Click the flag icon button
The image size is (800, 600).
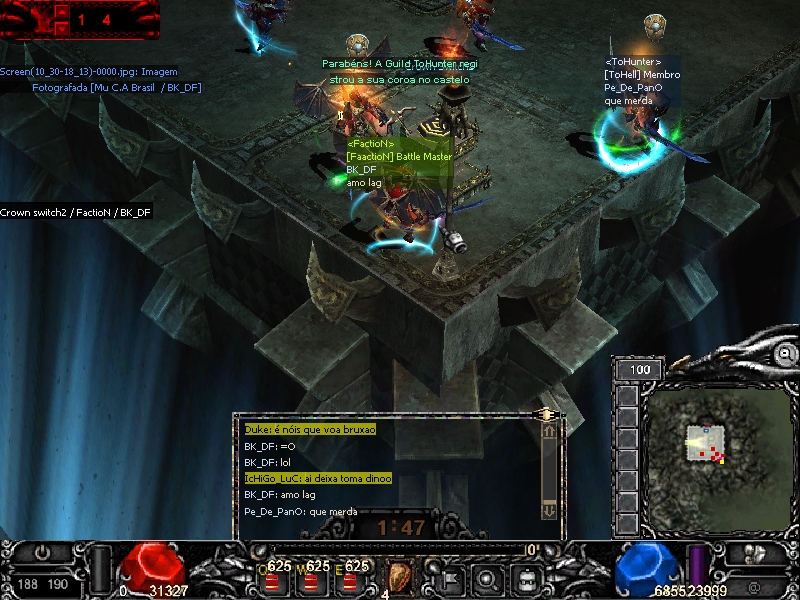pos(449,577)
